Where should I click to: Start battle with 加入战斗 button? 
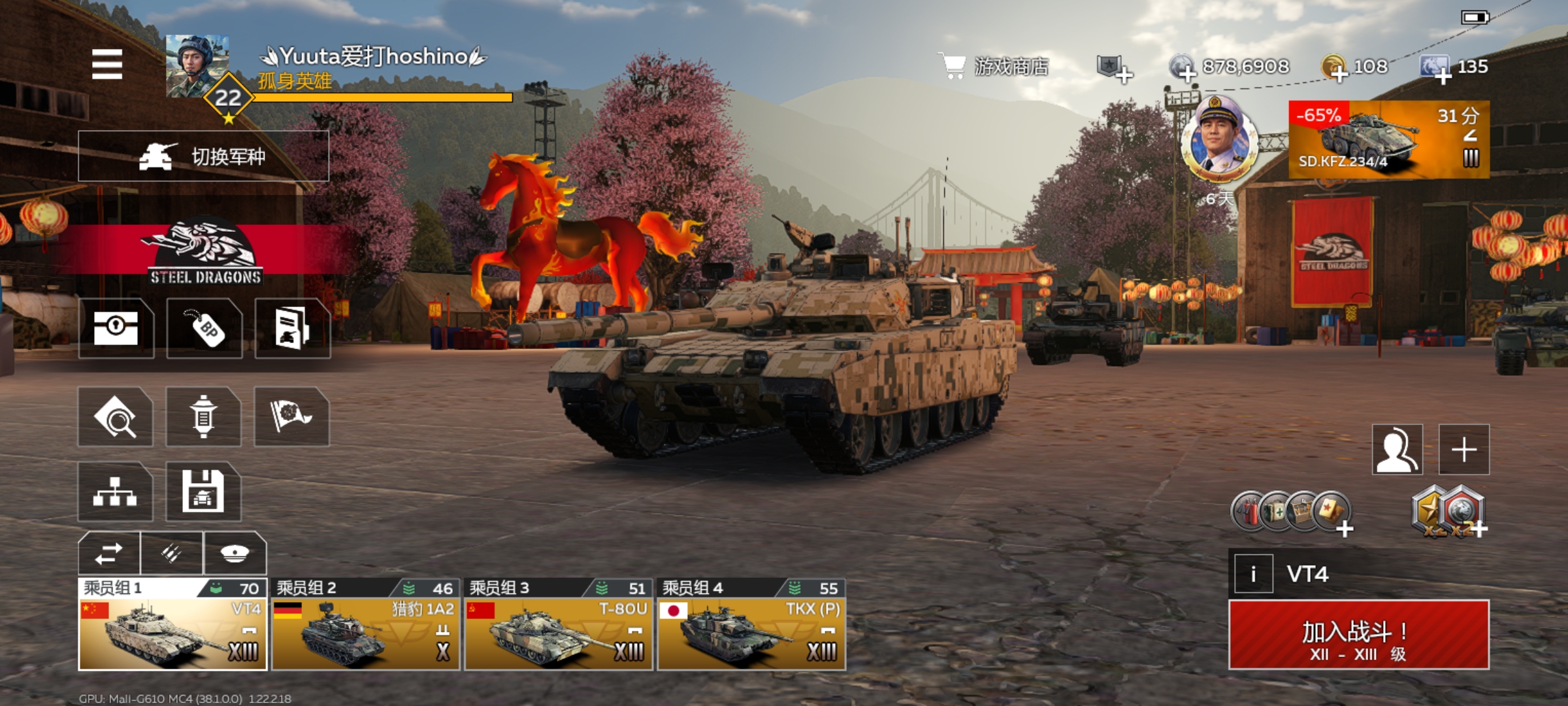click(1358, 635)
